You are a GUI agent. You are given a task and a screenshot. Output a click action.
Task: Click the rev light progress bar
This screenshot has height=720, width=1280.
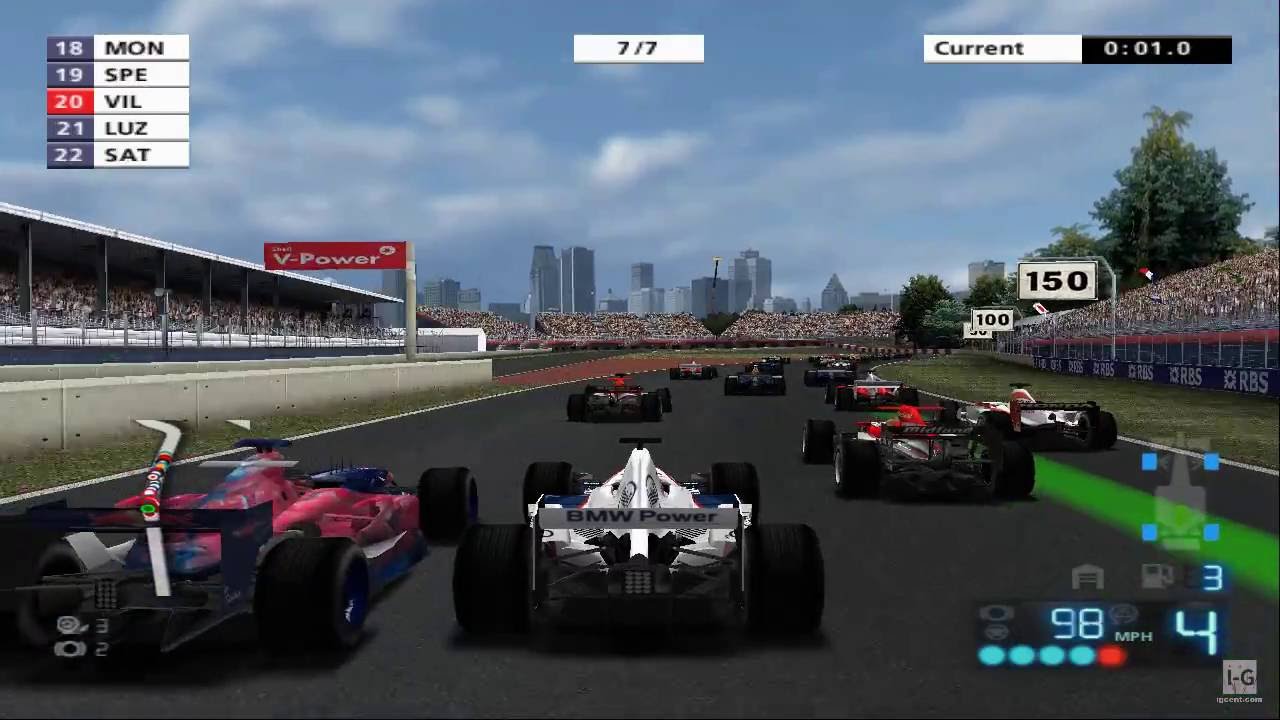1050,655
